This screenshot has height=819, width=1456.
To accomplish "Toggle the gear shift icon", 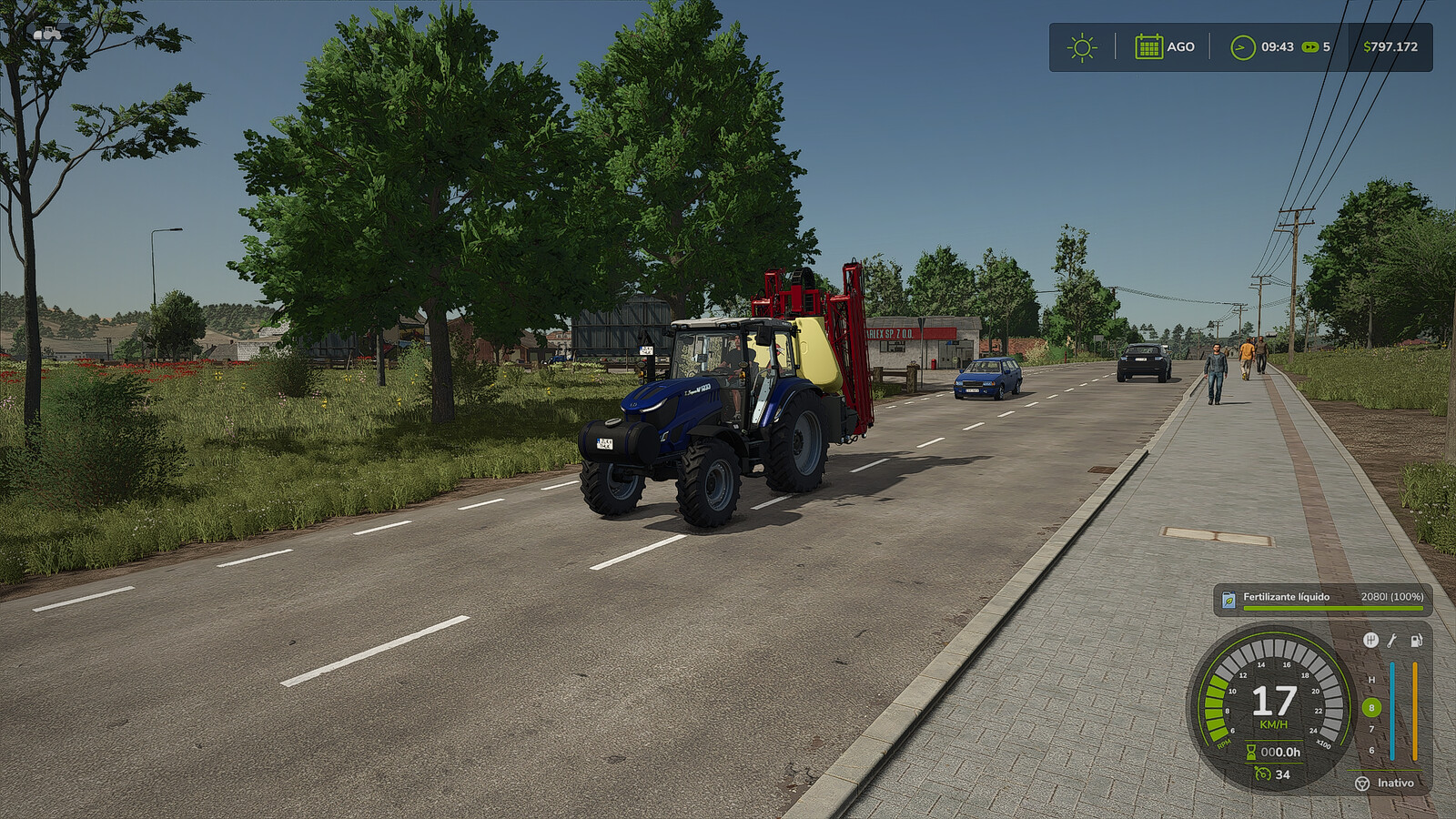I will pos(1370,641).
